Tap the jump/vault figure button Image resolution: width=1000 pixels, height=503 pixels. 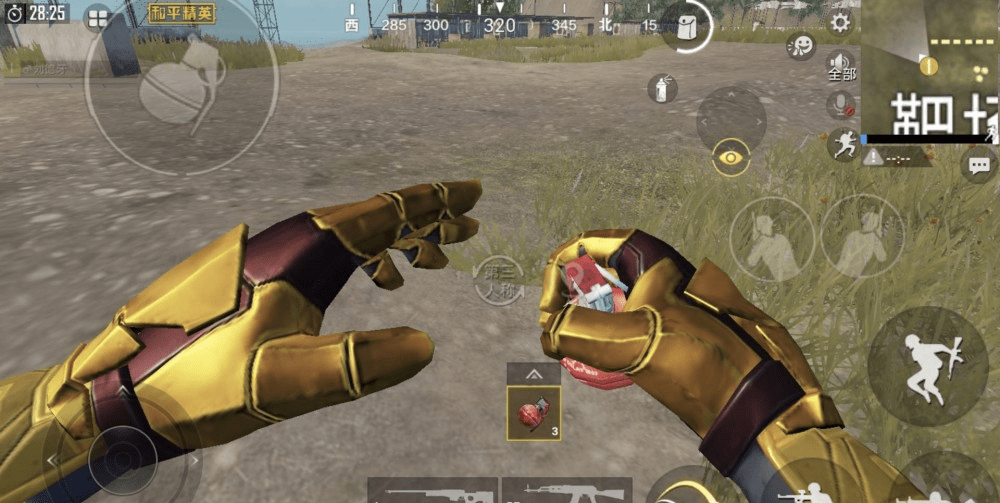tap(926, 367)
